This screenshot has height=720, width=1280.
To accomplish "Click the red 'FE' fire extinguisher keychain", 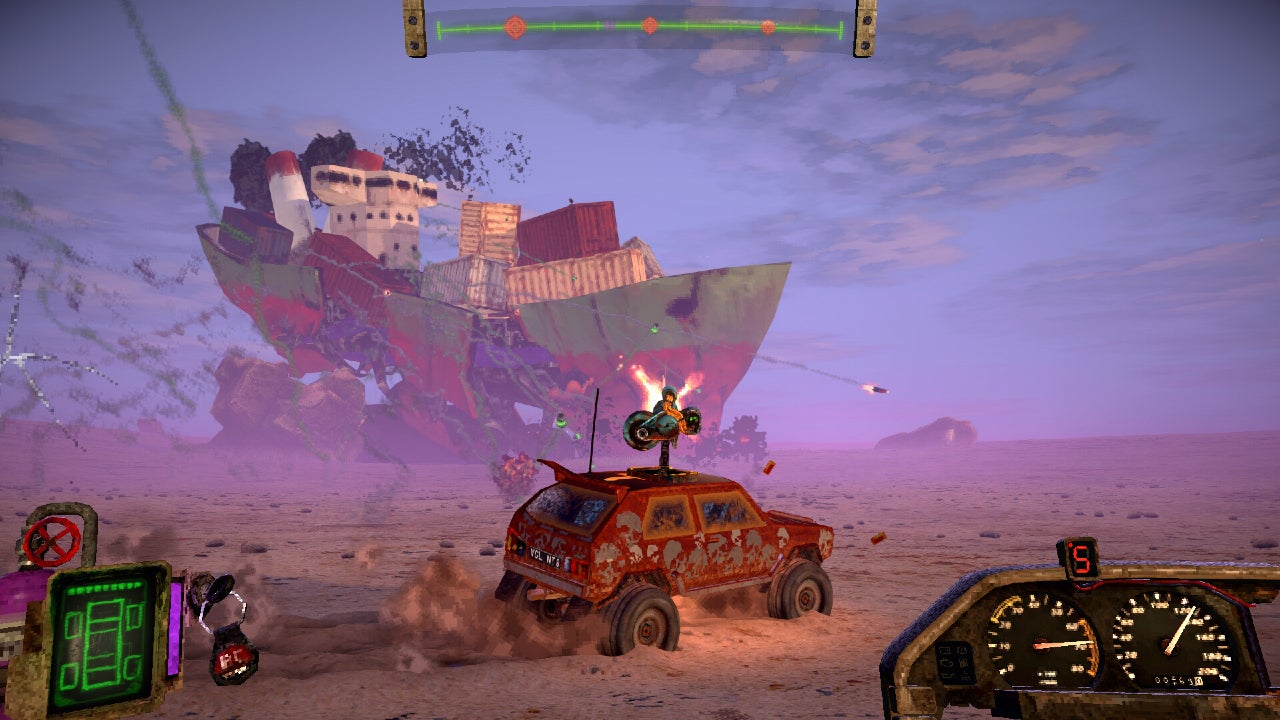I will (x=235, y=659).
